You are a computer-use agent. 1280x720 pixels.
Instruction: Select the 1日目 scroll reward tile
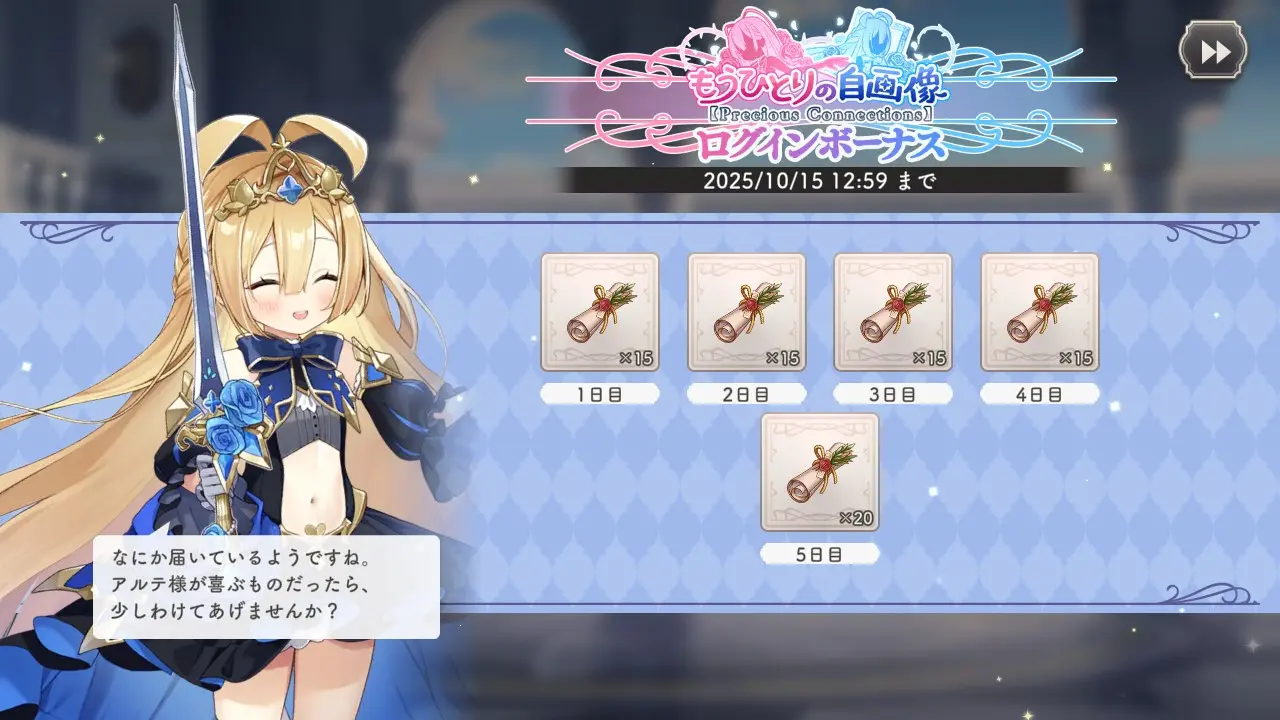[x=600, y=312]
